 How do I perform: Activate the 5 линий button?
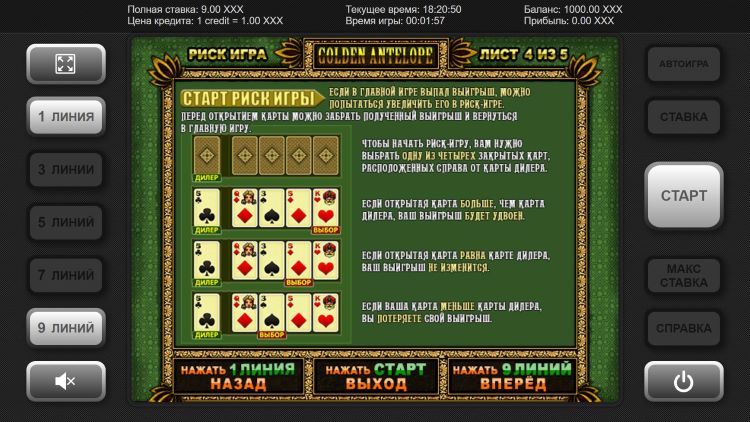point(65,222)
